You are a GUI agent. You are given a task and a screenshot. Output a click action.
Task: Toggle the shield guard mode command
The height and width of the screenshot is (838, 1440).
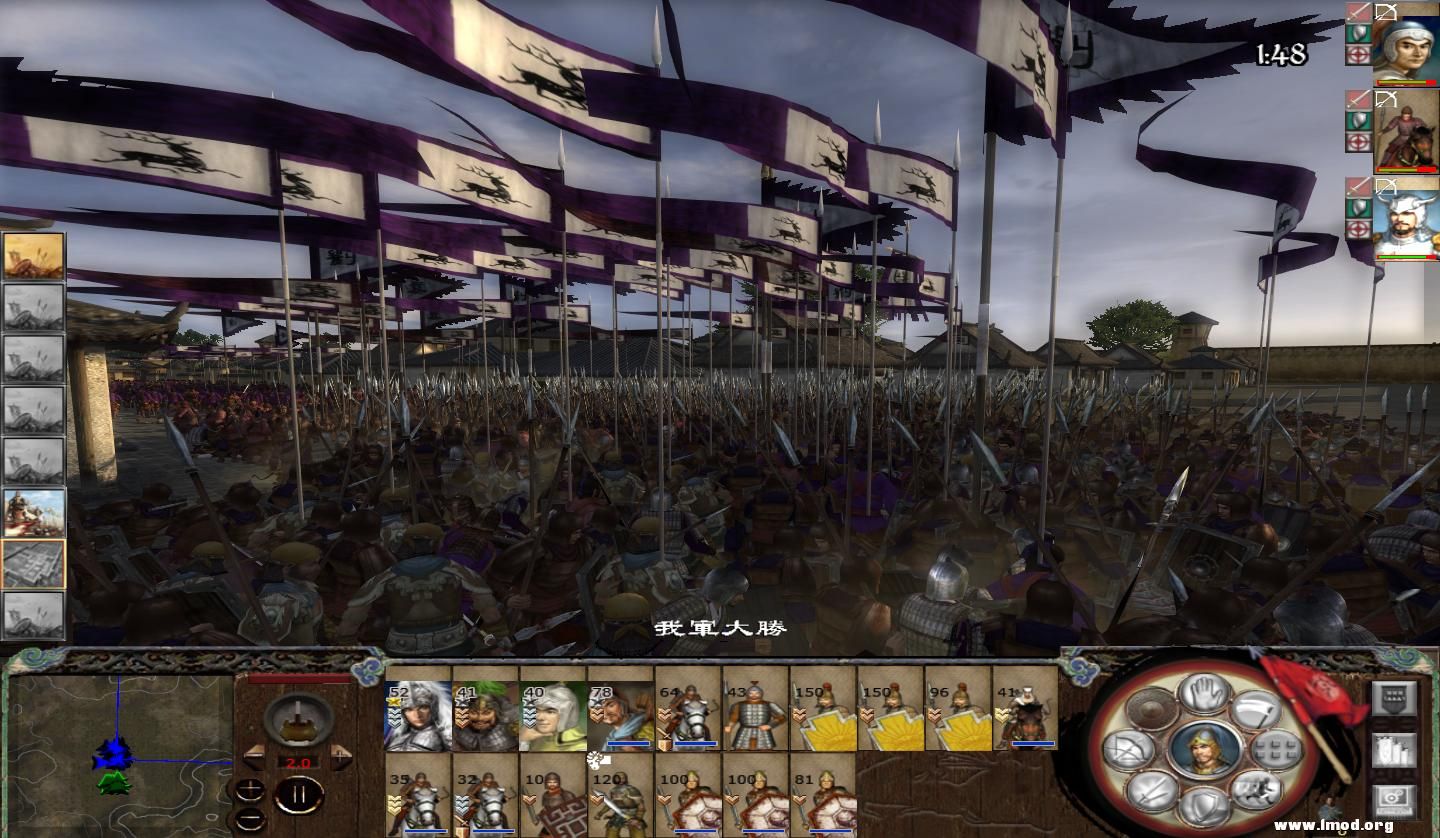click(x=1203, y=806)
